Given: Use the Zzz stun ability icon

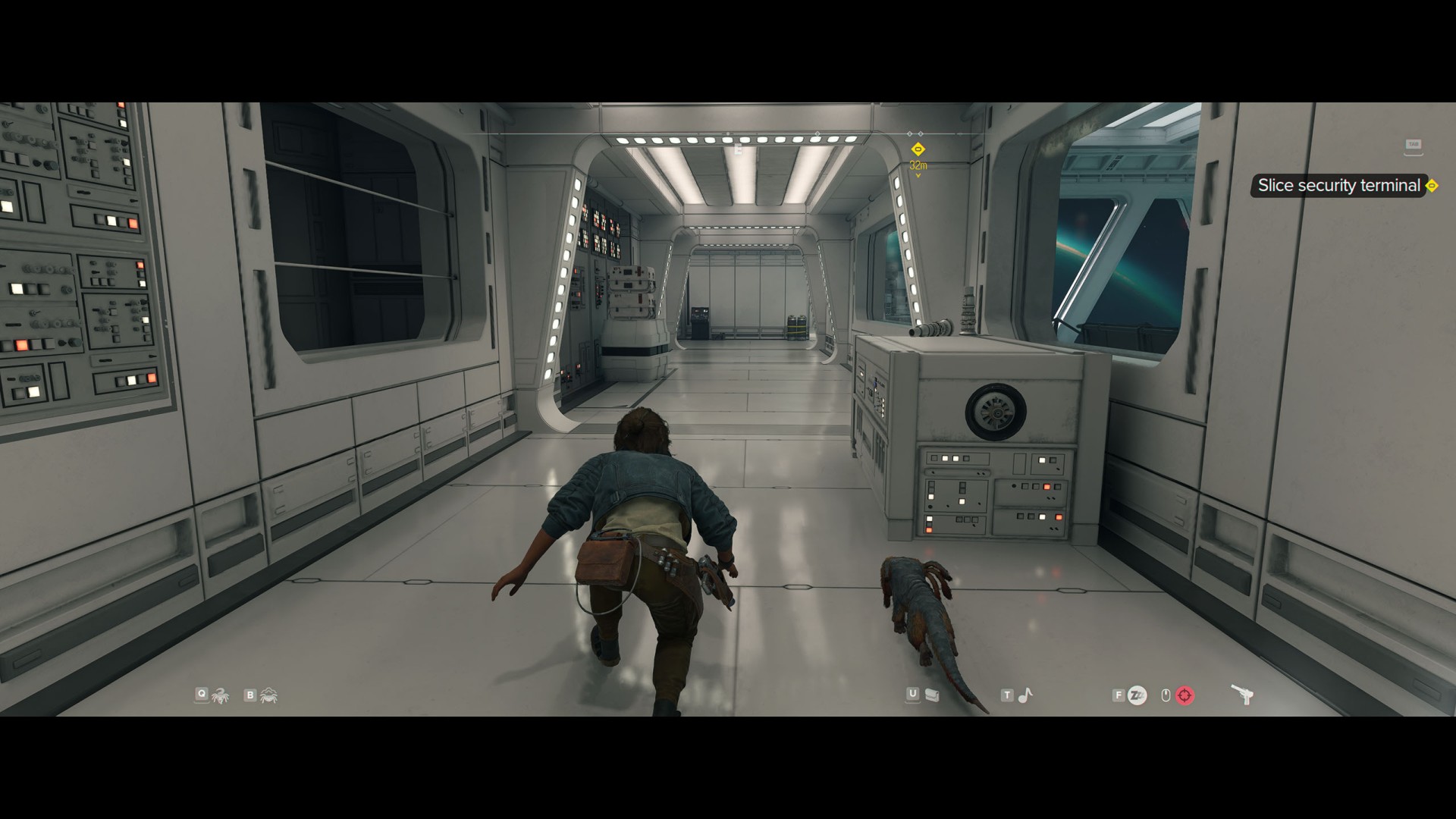Looking at the screenshot, I should 1137,695.
